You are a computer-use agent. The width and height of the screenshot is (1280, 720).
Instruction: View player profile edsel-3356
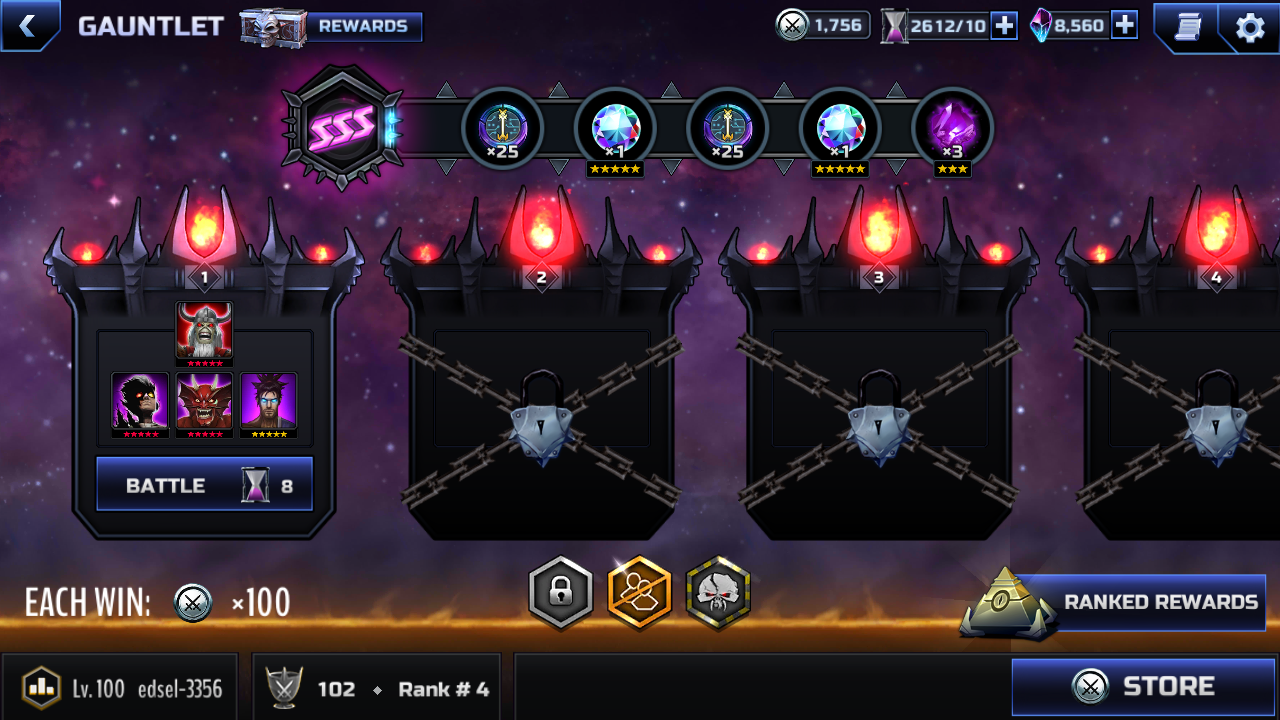pos(120,688)
